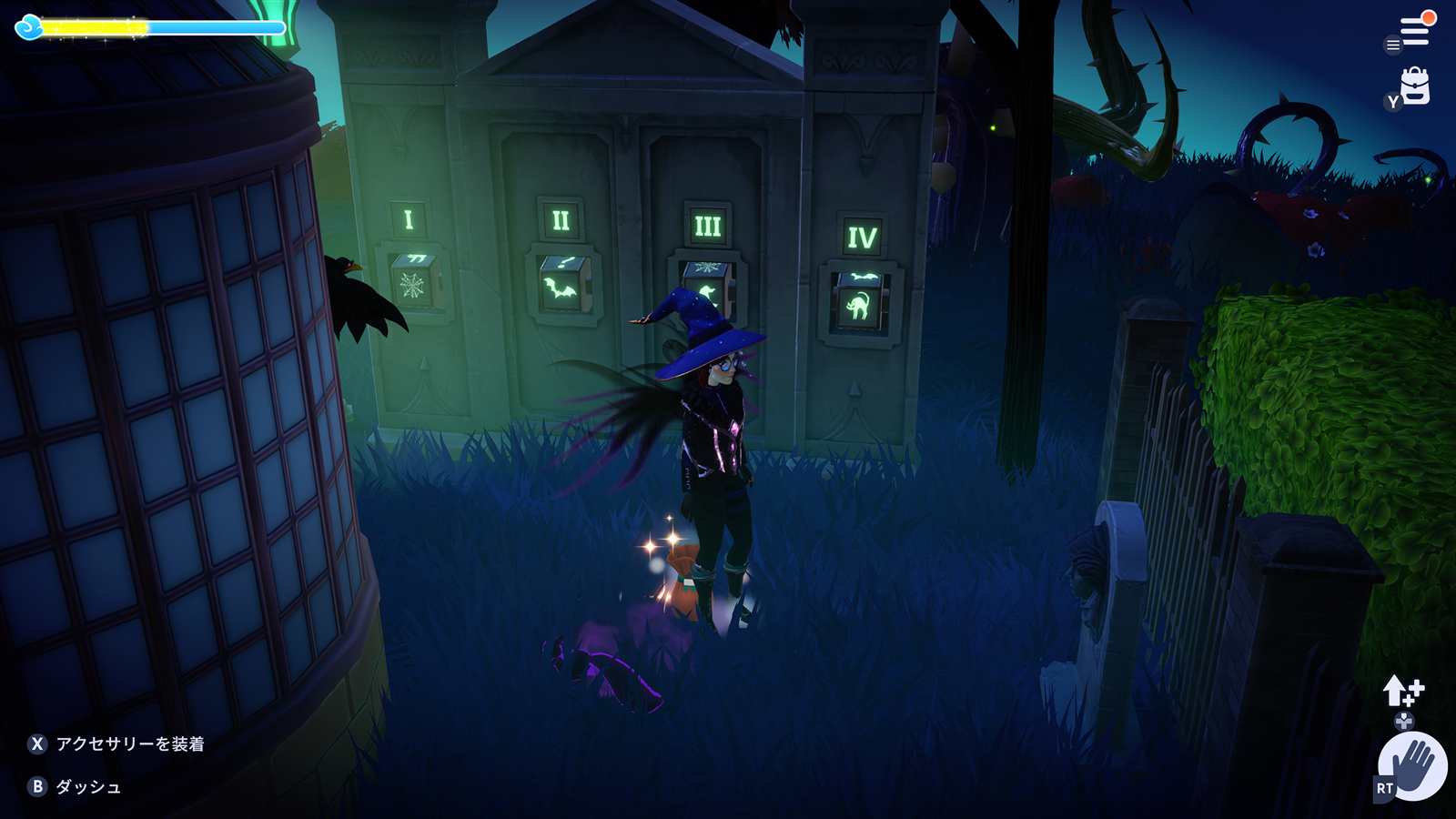
Task: Open the backpack inventory
Action: [1415, 86]
